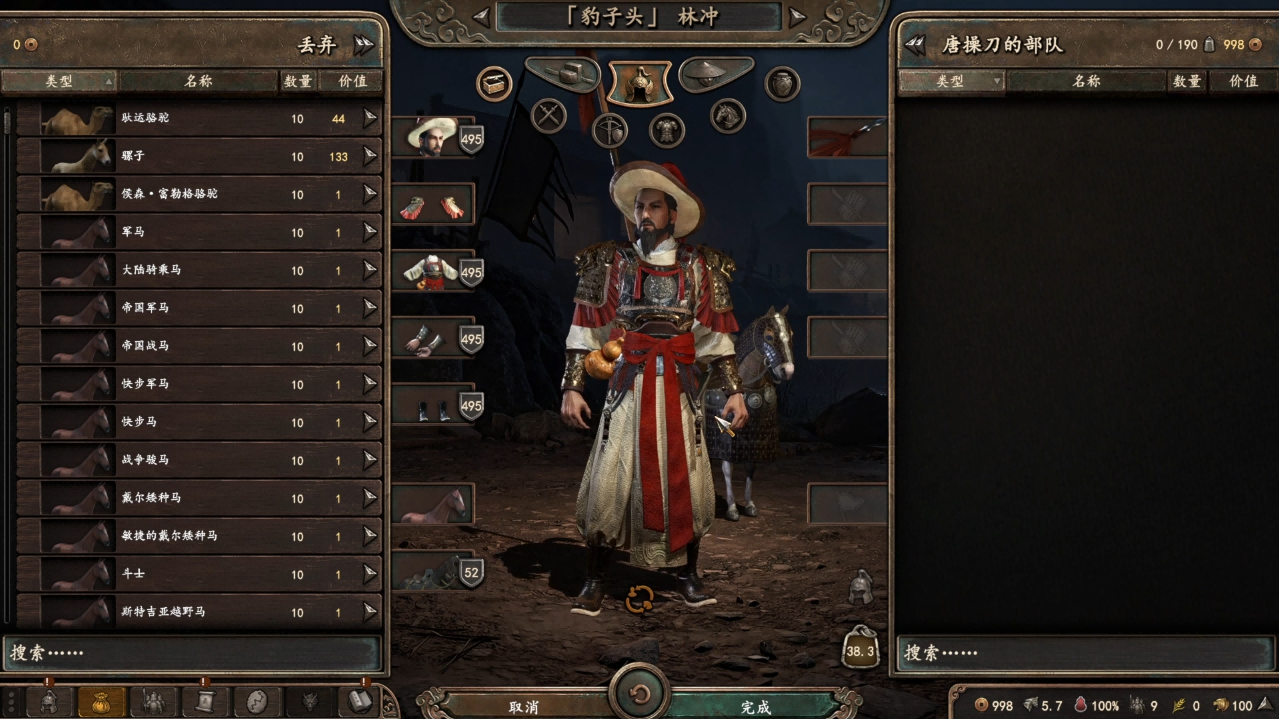Focus the left 搜索 search field
The height and width of the screenshot is (719, 1279).
click(x=194, y=653)
